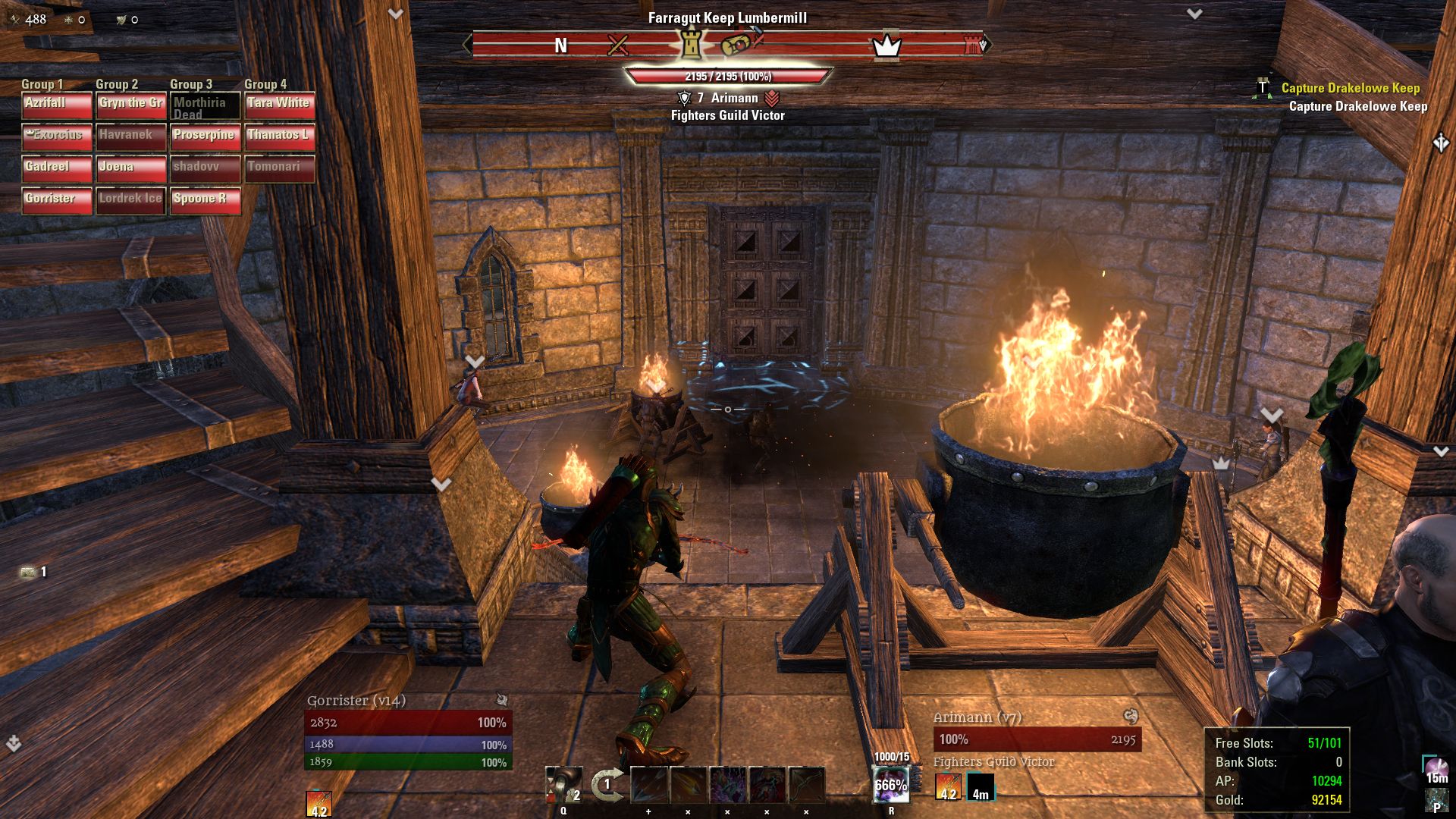Image resolution: width=1456 pixels, height=819 pixels.
Task: Activate the purple burst ability slot
Action: (728, 785)
